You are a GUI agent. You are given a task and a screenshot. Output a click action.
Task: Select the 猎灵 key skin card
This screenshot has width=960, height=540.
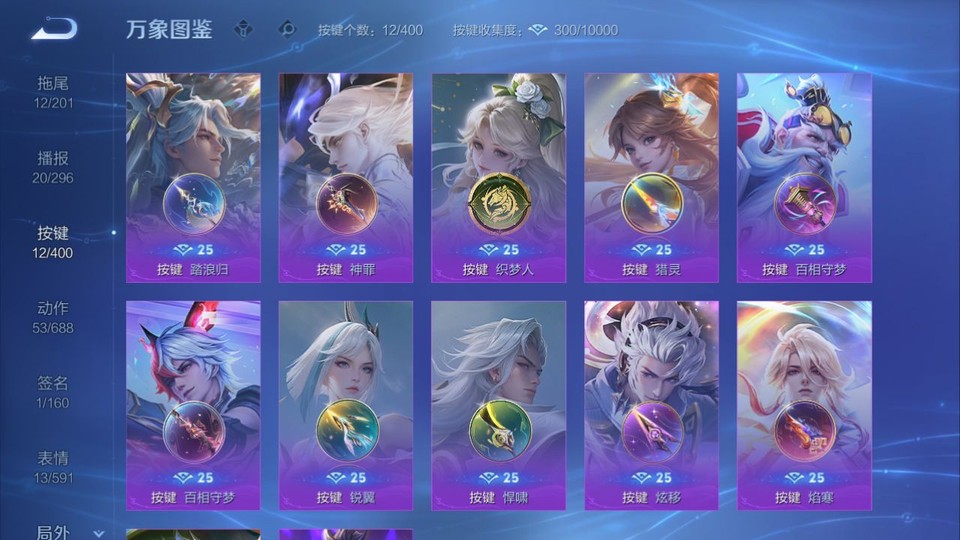651,178
